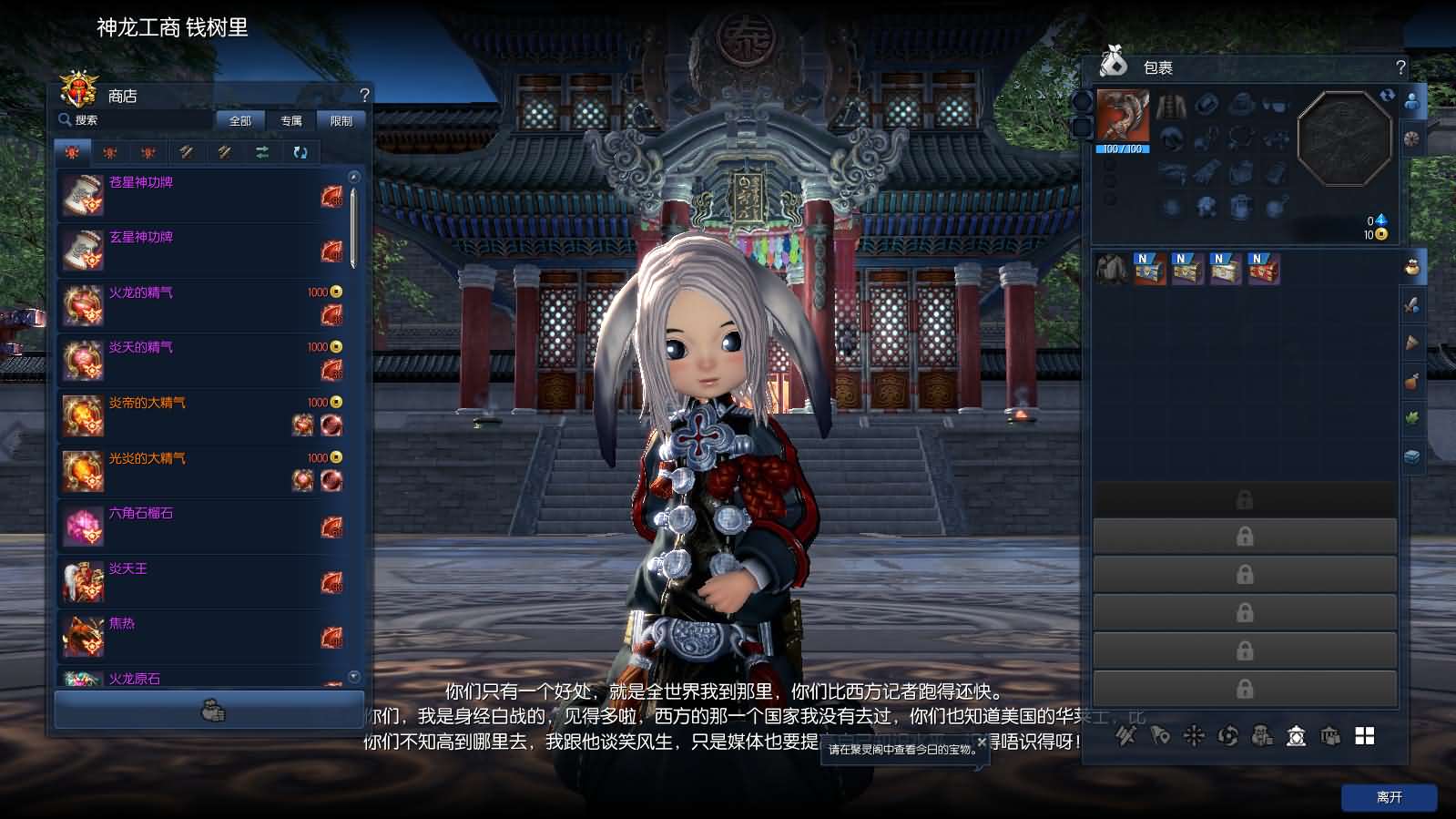Toggle the 全部 filter in the shop
This screenshot has height=819, width=1456.
239,120
